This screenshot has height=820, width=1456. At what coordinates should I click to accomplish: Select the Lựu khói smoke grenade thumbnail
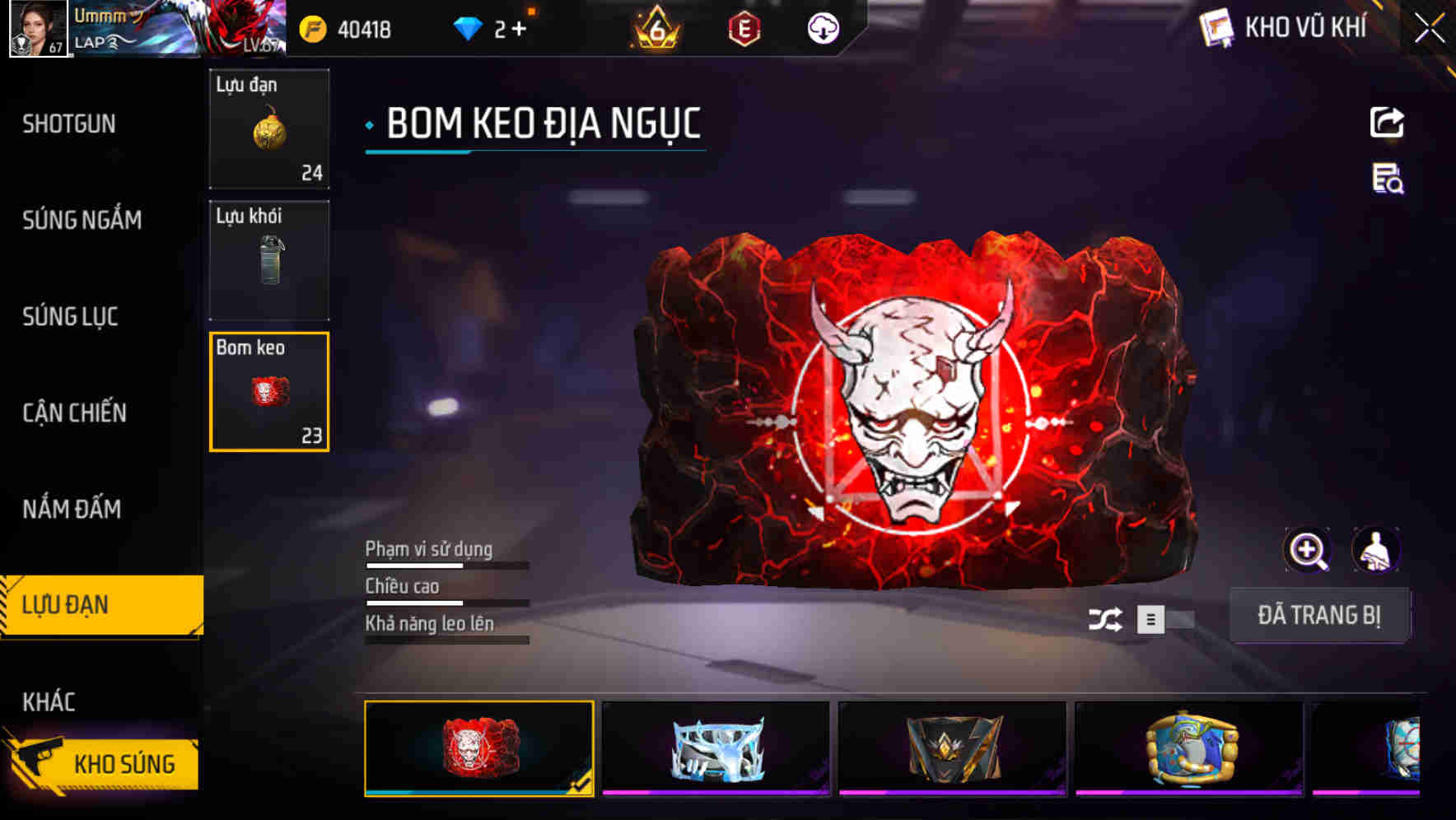(x=269, y=259)
